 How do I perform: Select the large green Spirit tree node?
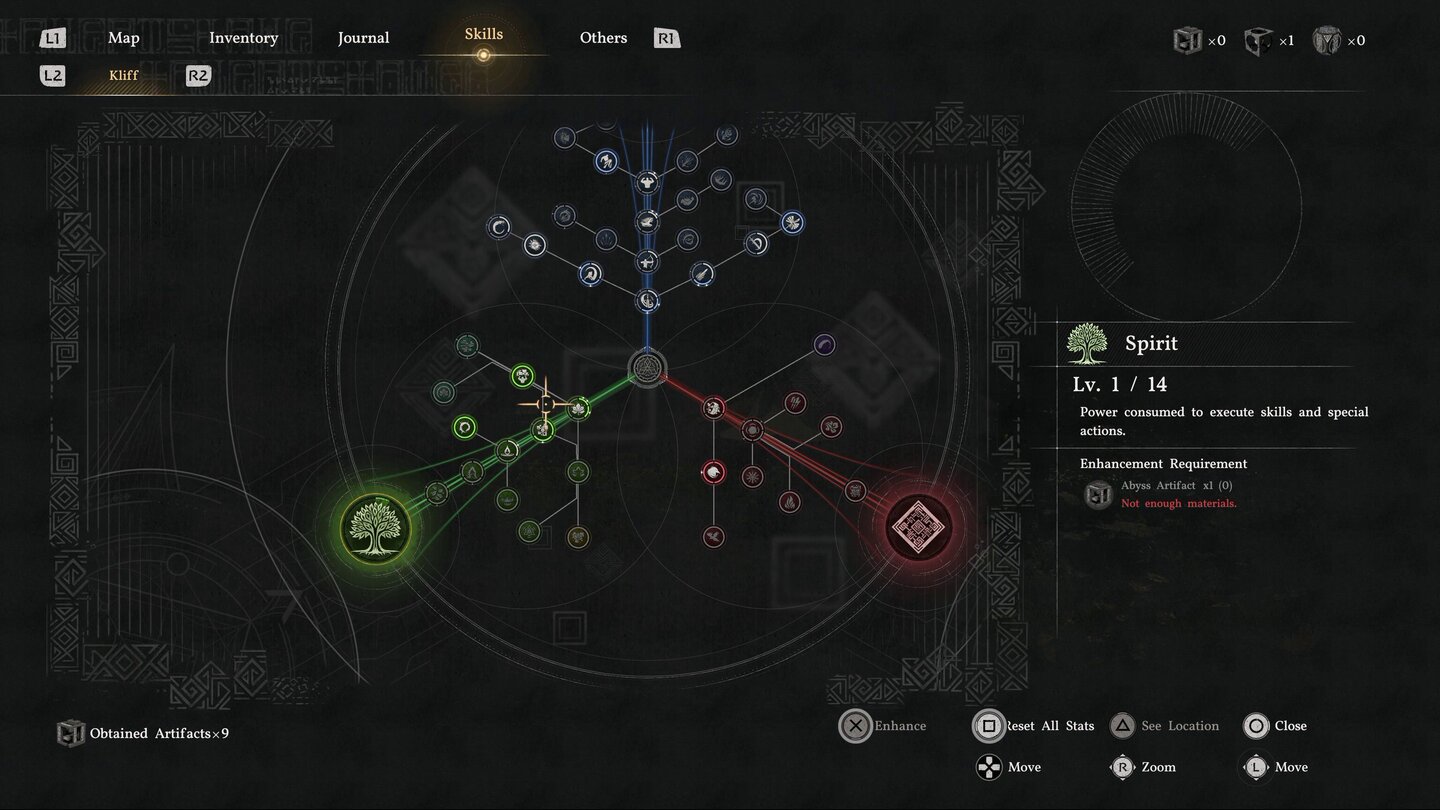[x=376, y=527]
